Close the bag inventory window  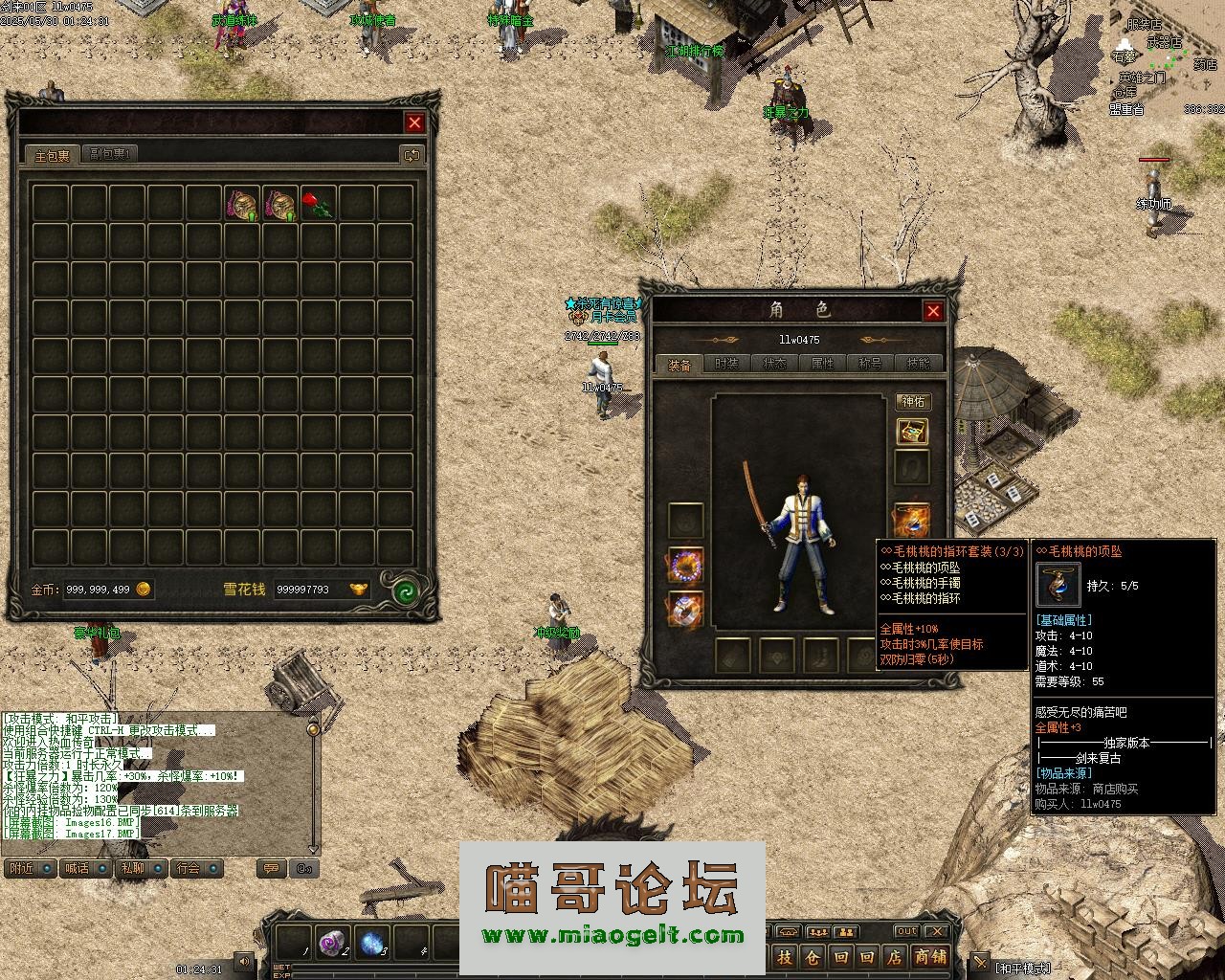point(414,122)
